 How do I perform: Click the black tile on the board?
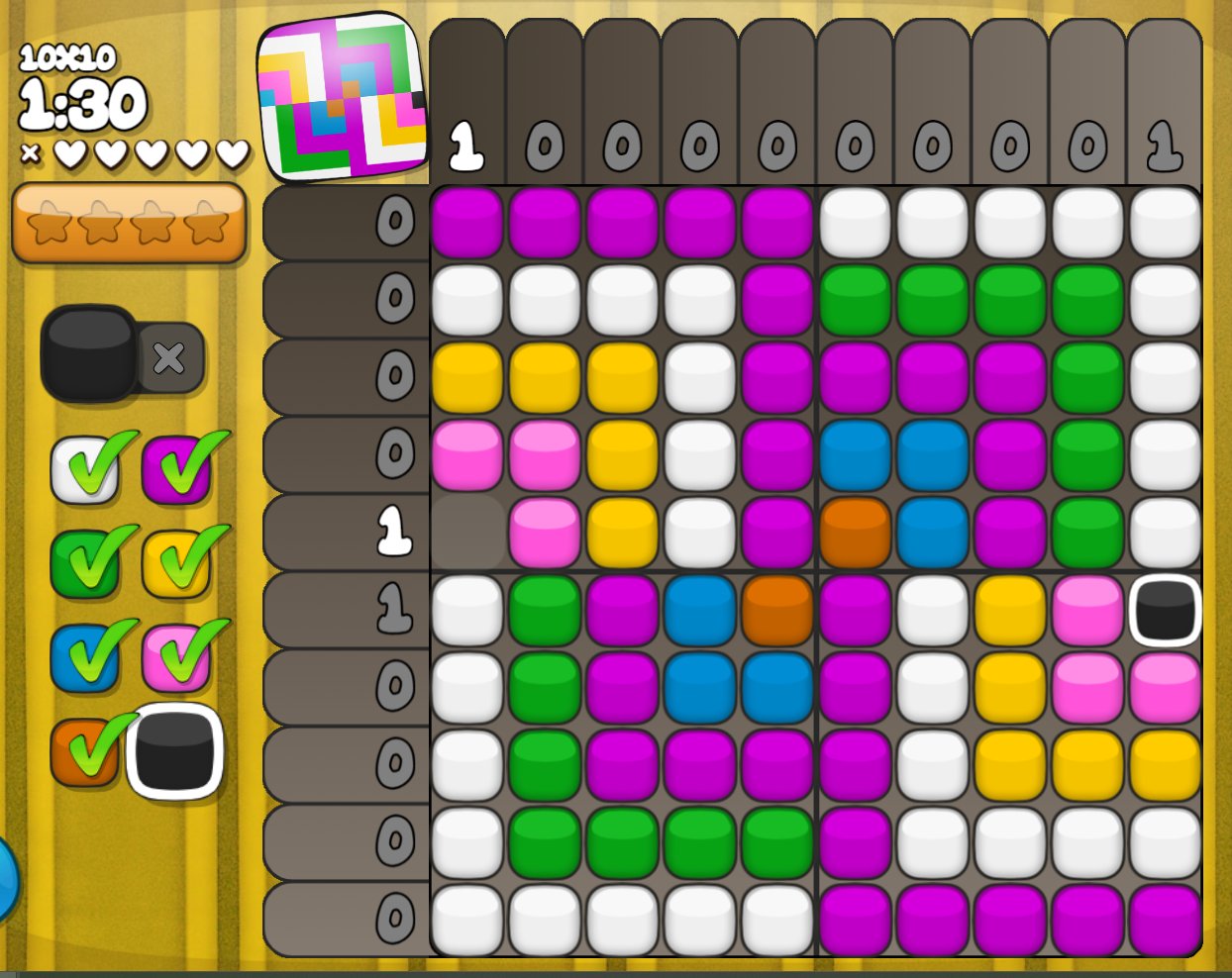point(1165,610)
